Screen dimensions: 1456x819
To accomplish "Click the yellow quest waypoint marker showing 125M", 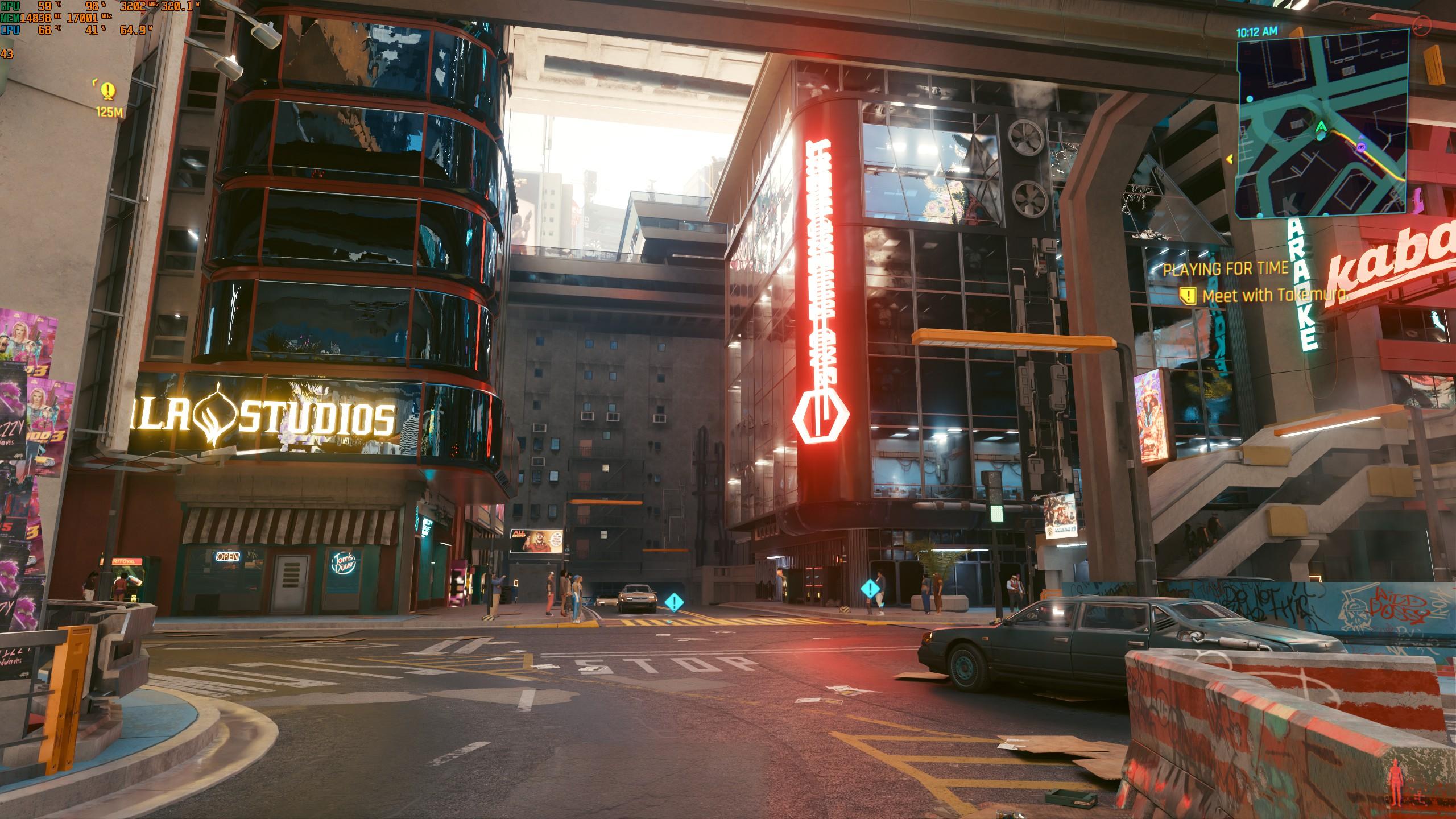I will pos(108,90).
